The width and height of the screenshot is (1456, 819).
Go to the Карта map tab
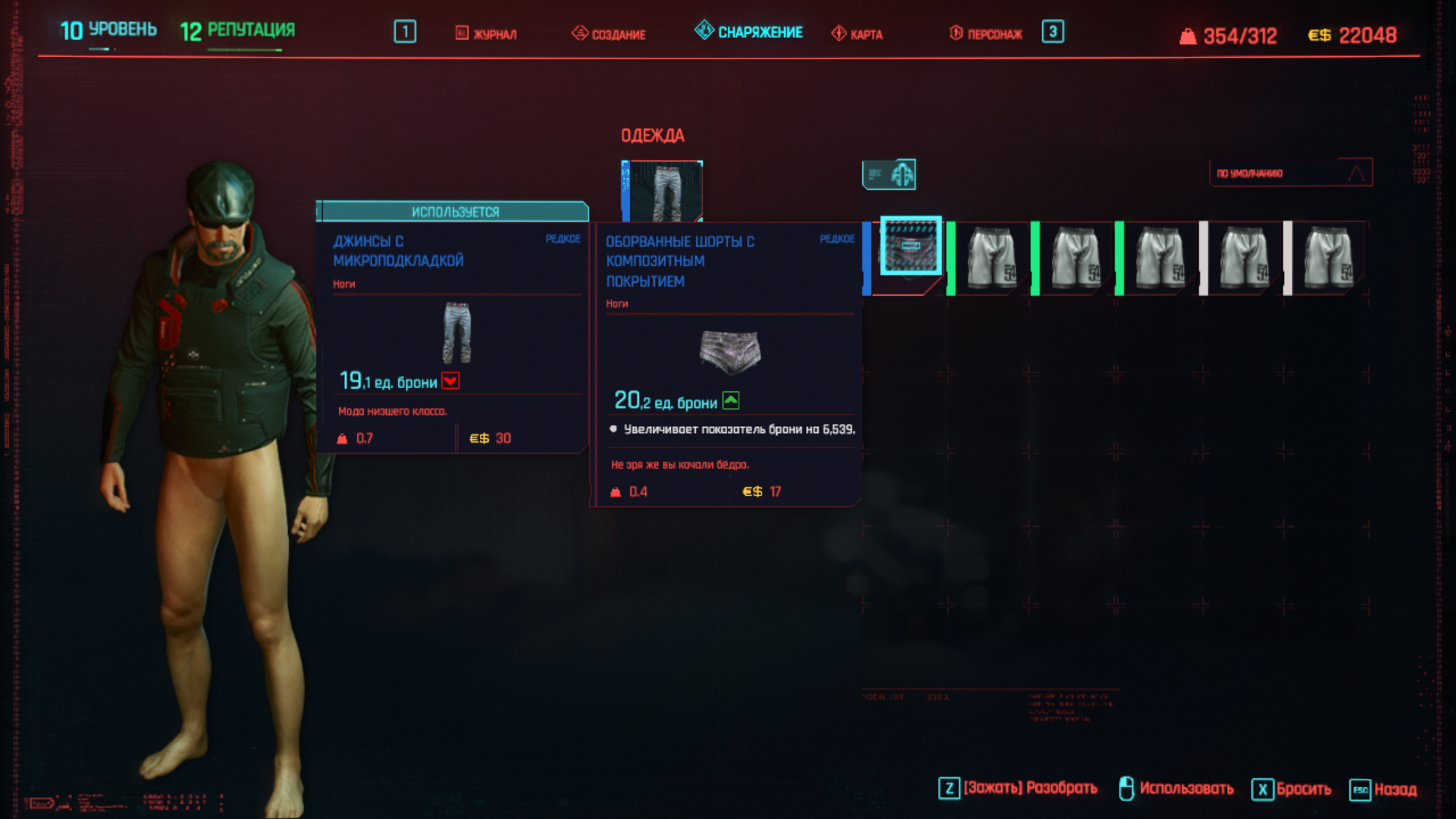(x=857, y=33)
